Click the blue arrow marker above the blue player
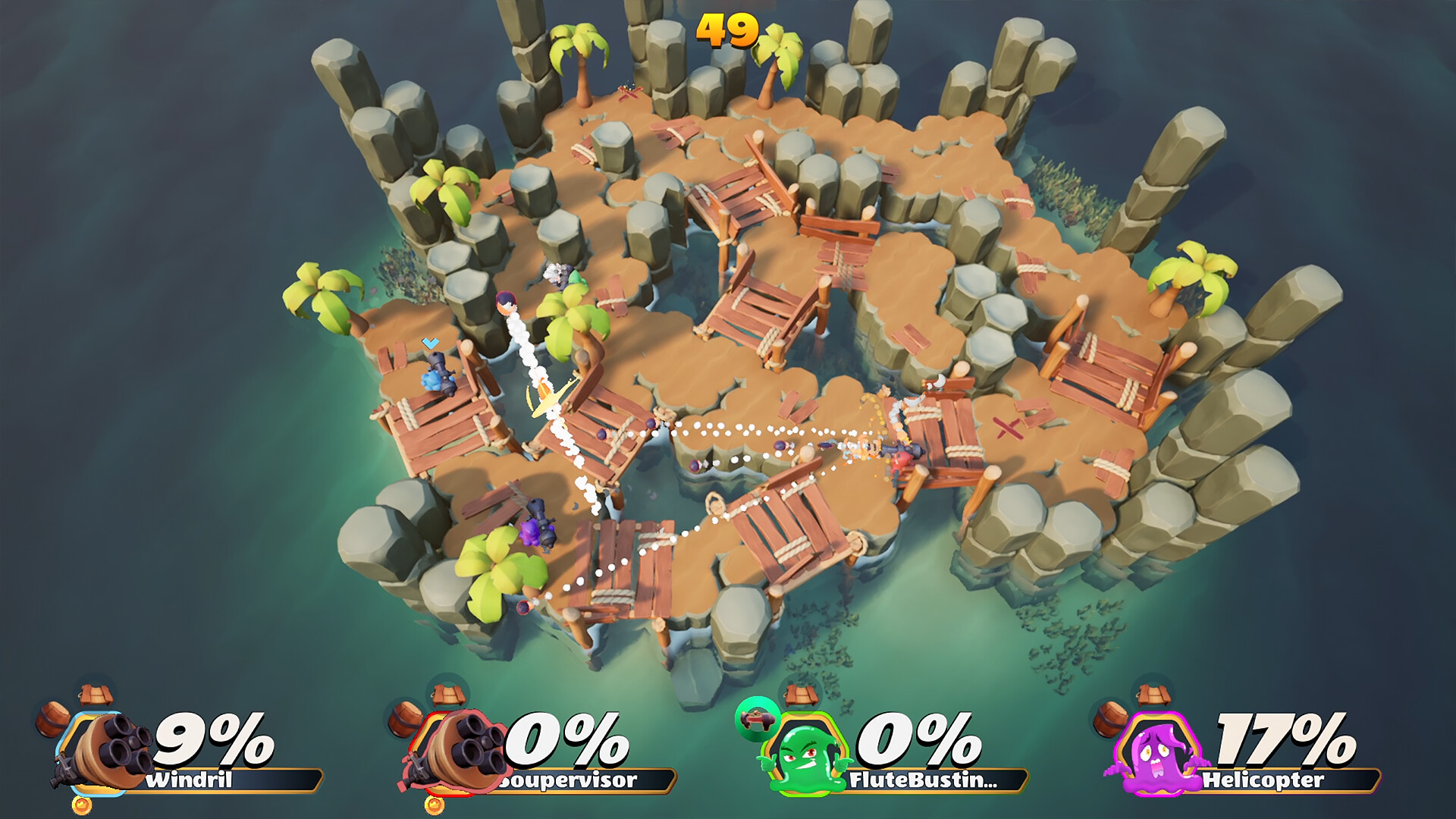Image resolution: width=1456 pixels, height=819 pixels. (430, 344)
